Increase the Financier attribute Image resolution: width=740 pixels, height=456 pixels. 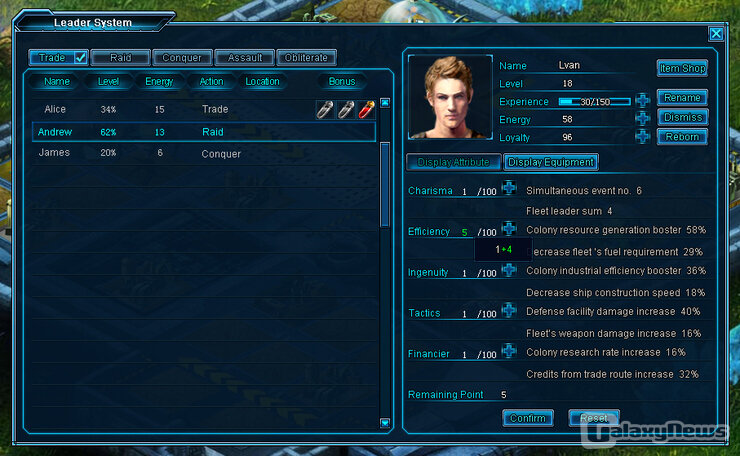[x=509, y=352]
